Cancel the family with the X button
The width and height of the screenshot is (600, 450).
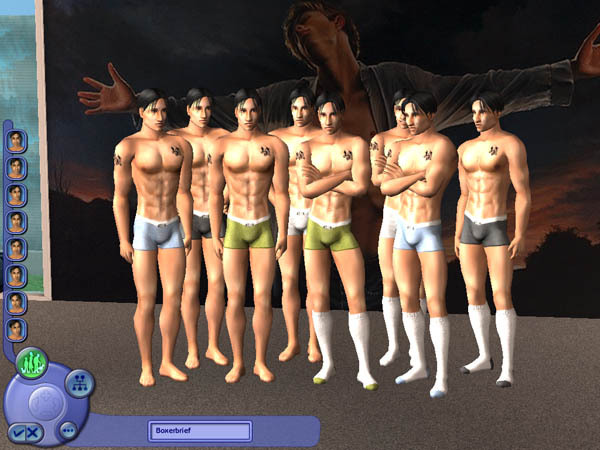click(x=34, y=432)
